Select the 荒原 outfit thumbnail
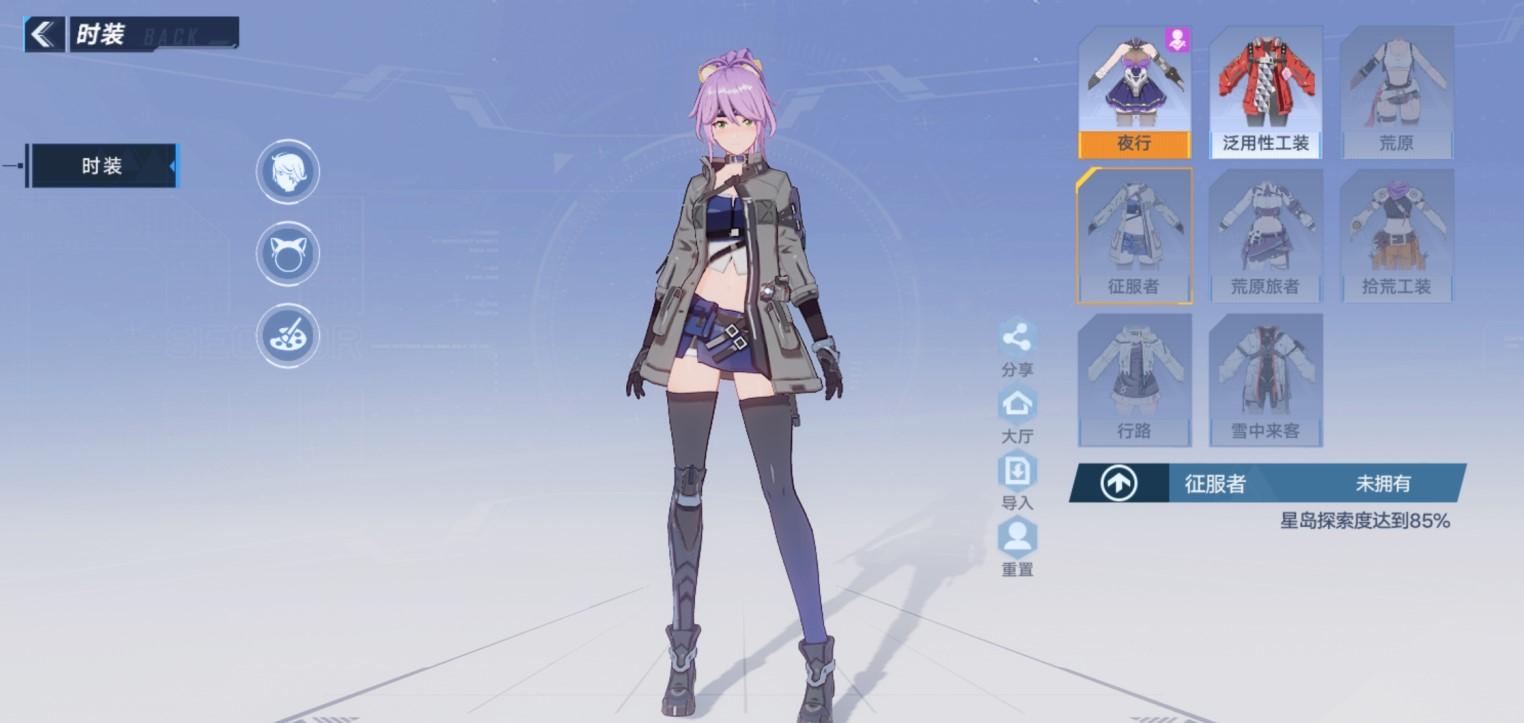Image resolution: width=1524 pixels, height=723 pixels. [1396, 93]
